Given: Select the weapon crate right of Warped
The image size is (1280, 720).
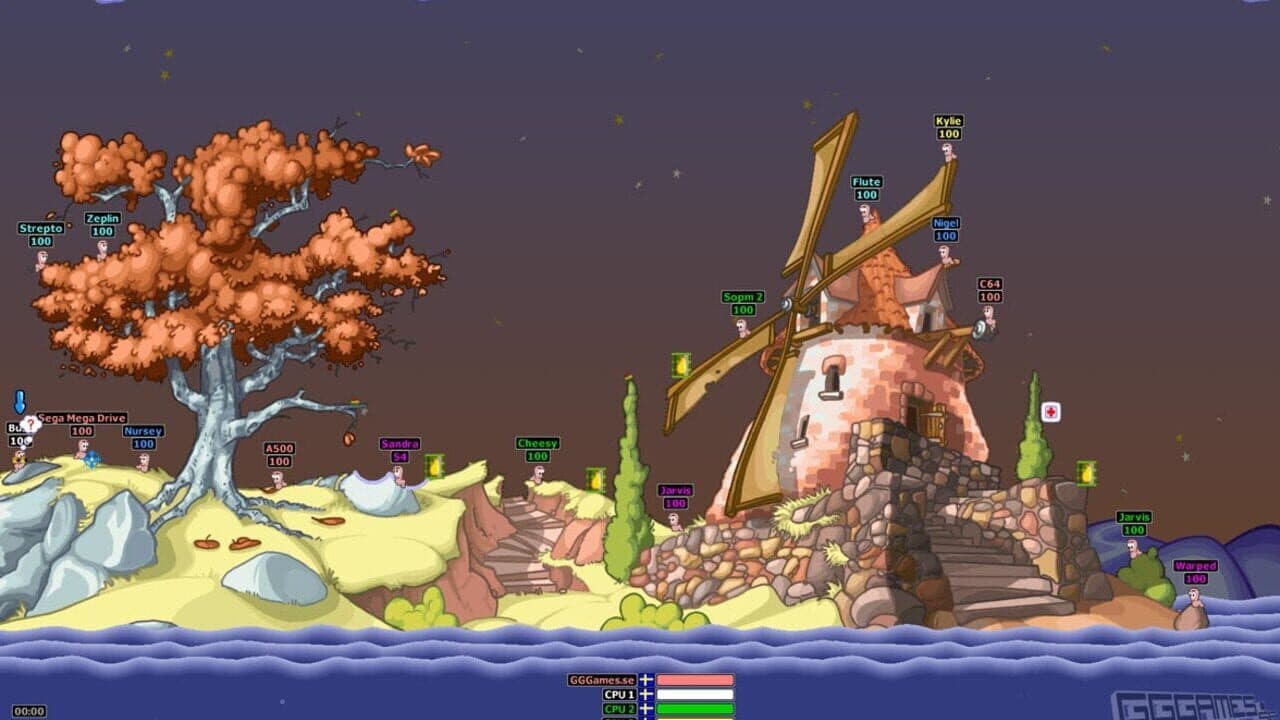Looking at the screenshot, I should [1084, 470].
